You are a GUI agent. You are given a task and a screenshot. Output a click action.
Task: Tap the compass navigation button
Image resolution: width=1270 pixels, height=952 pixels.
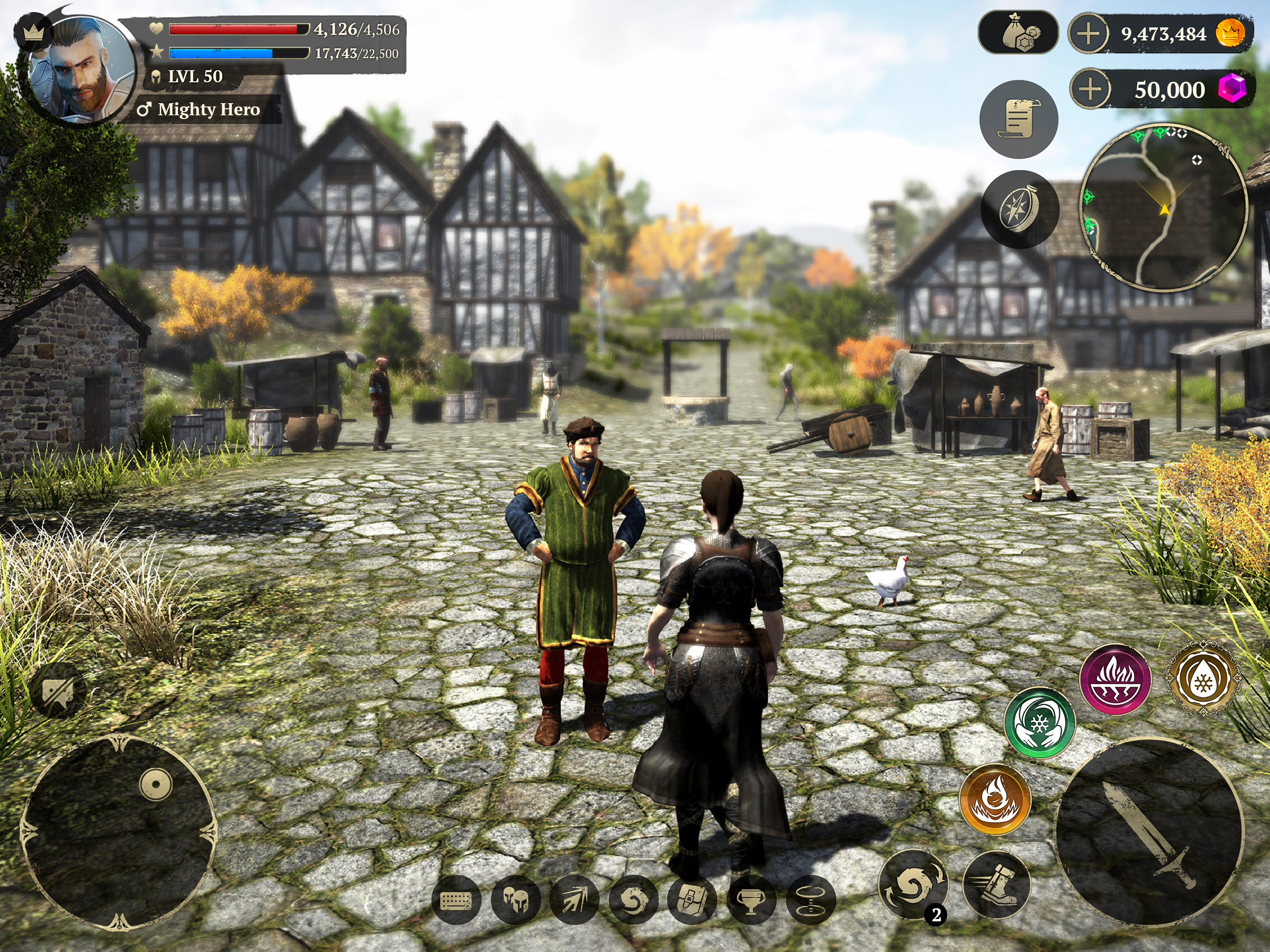click(1020, 209)
